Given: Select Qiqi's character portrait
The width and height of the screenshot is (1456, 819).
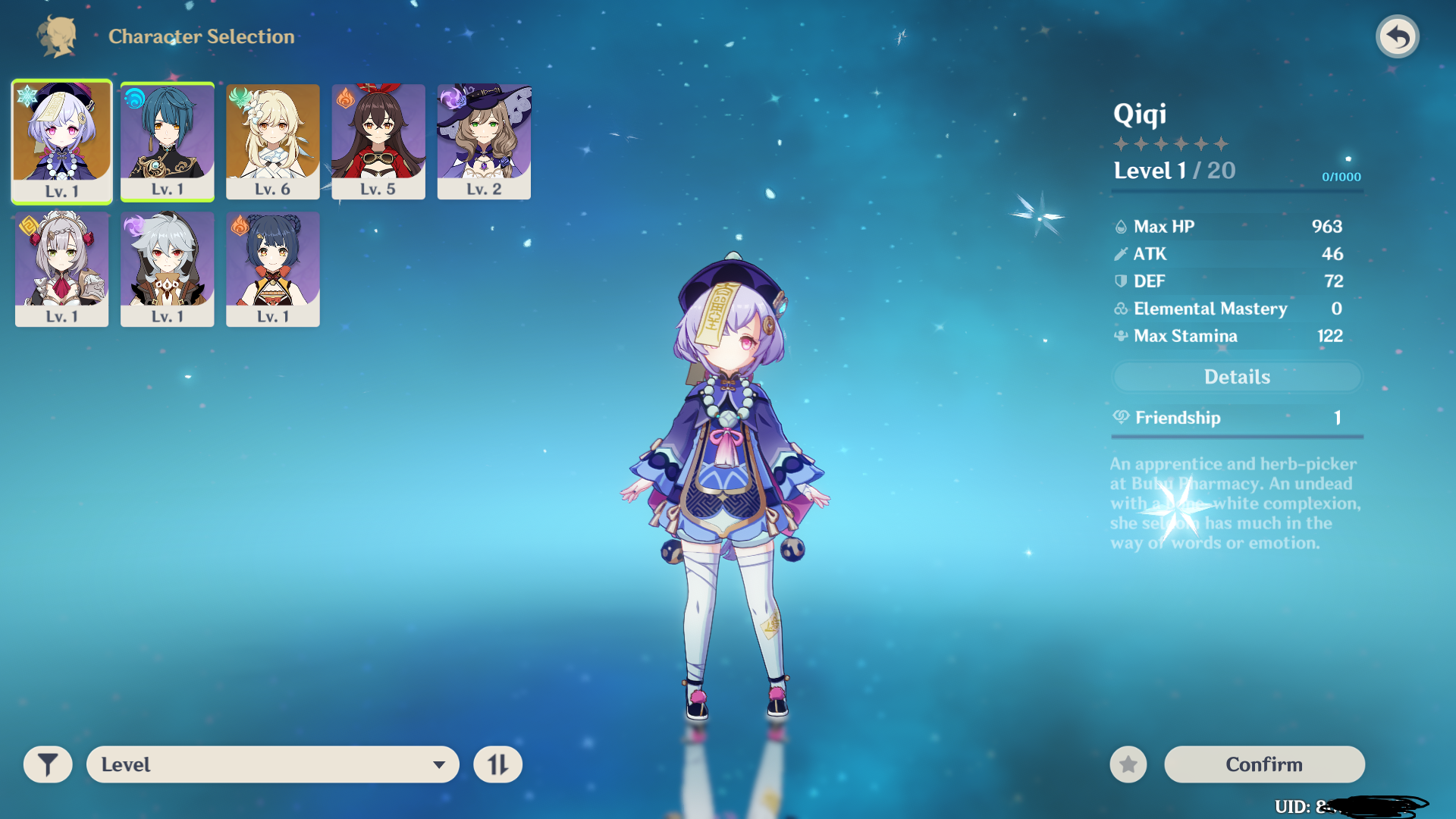Looking at the screenshot, I should (x=61, y=141).
